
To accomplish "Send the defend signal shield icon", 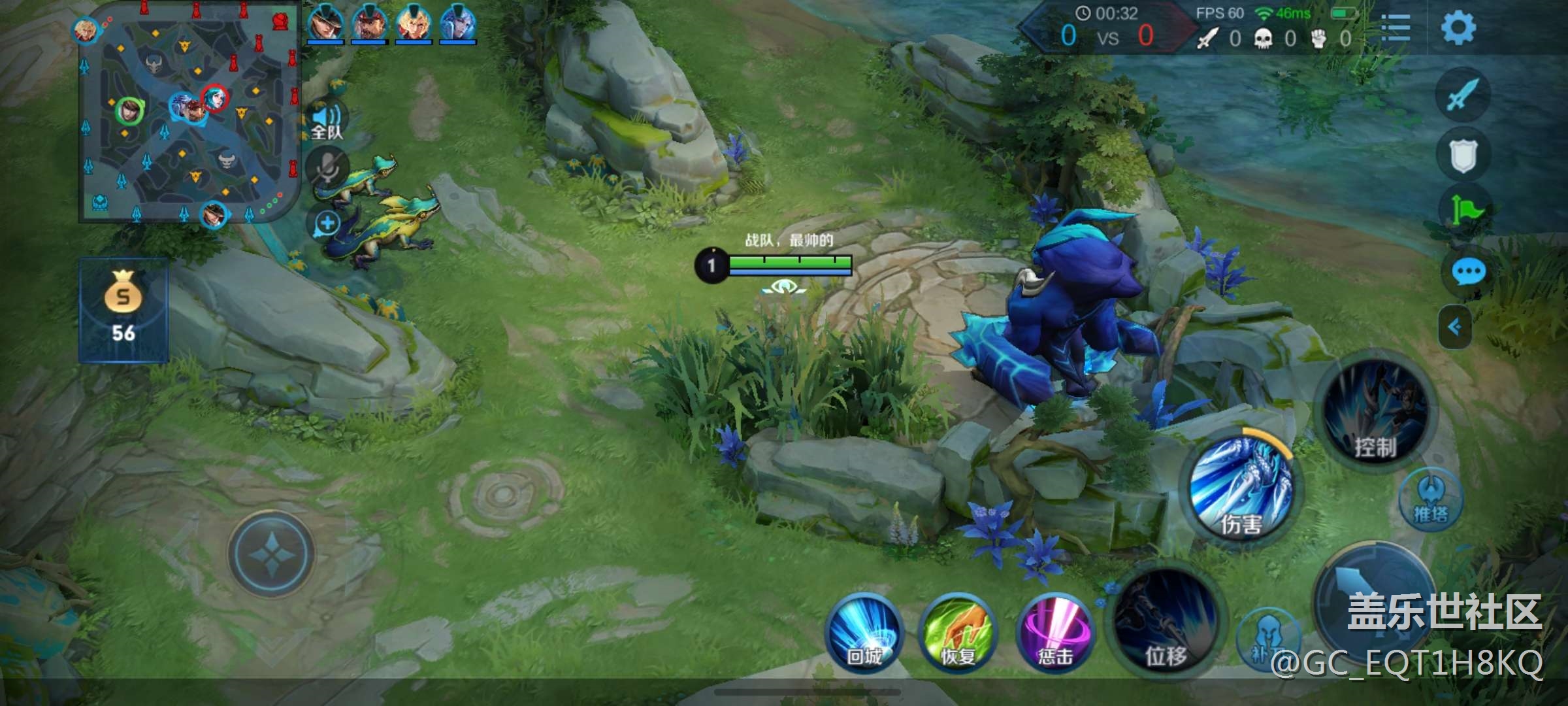I will (1463, 155).
